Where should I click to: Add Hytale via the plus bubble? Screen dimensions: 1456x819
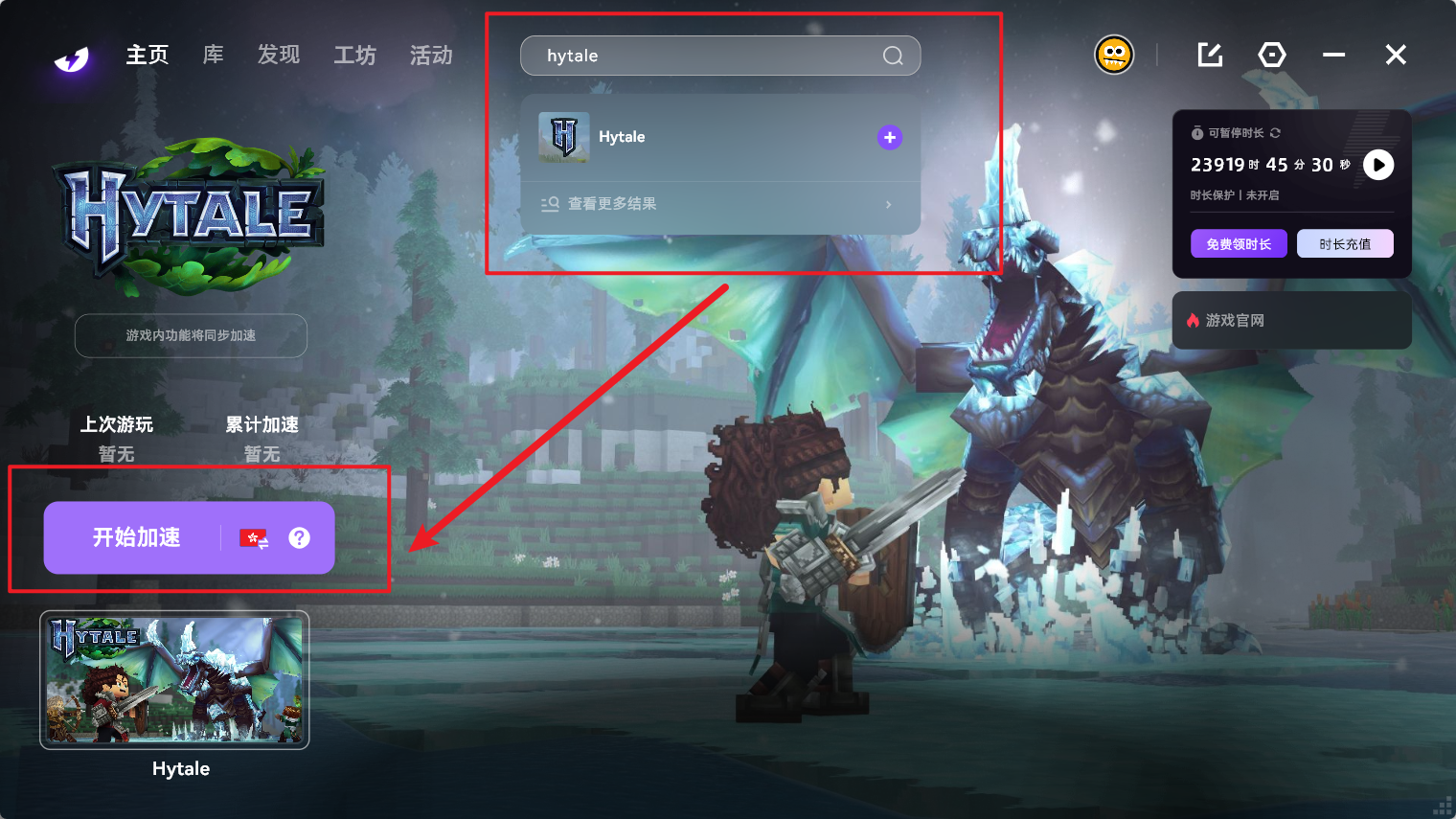pos(889,137)
